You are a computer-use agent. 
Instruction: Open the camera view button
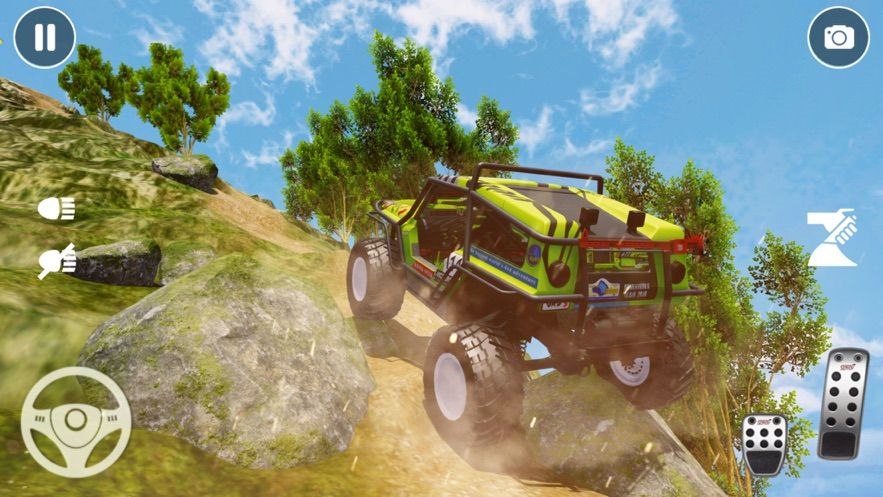coord(838,38)
